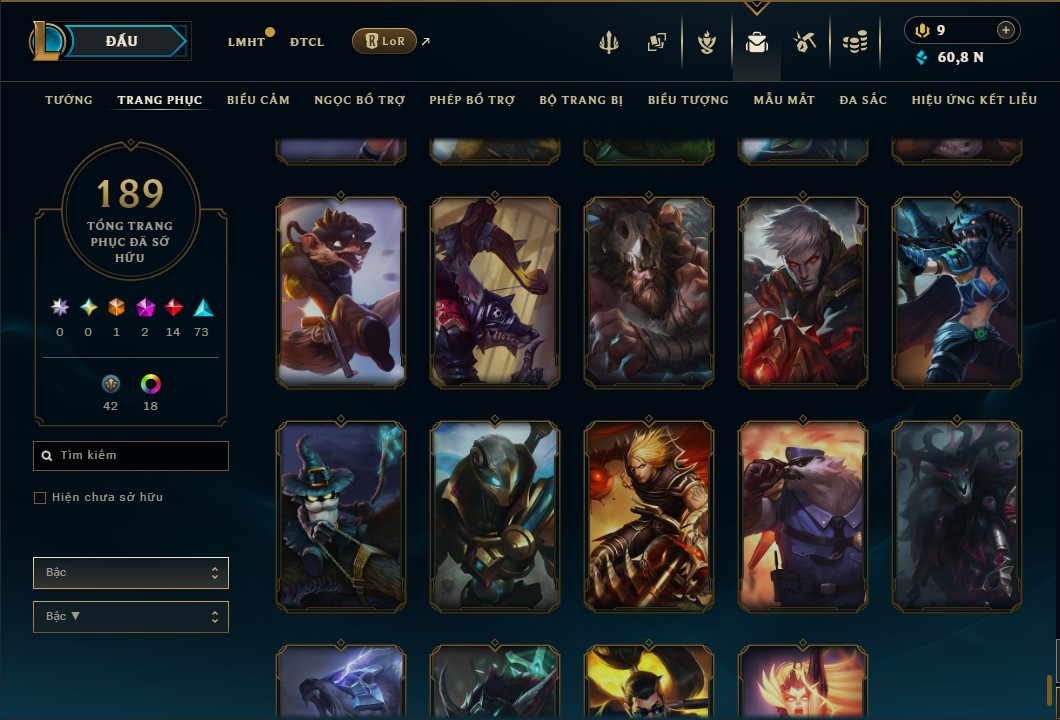Open the Bậc ▼ sort dropdown
1060x720 pixels.
pyautogui.click(x=131, y=617)
